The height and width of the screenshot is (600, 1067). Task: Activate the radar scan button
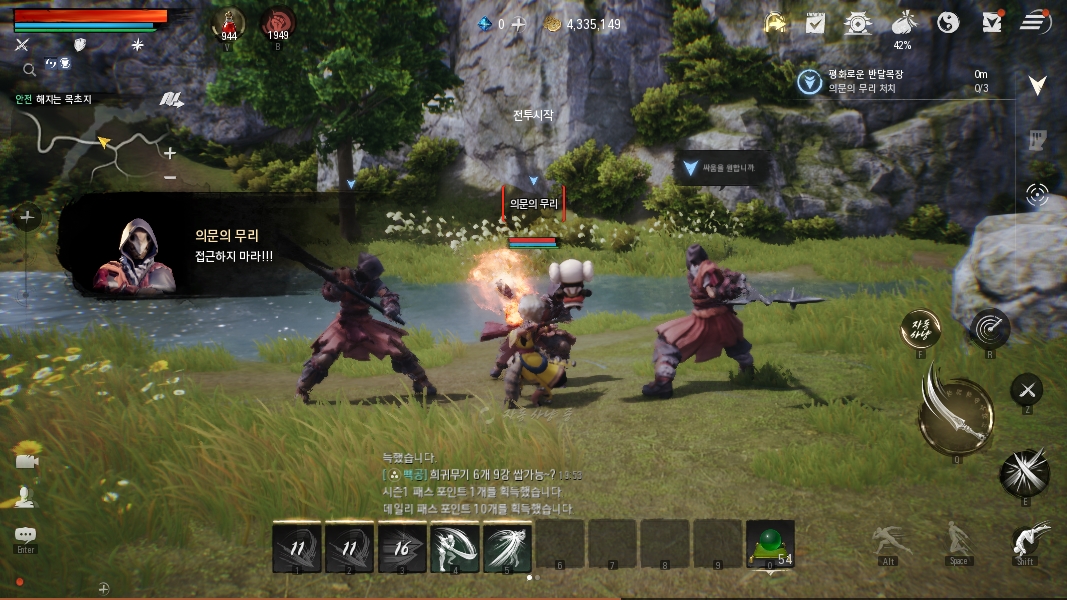(x=989, y=327)
